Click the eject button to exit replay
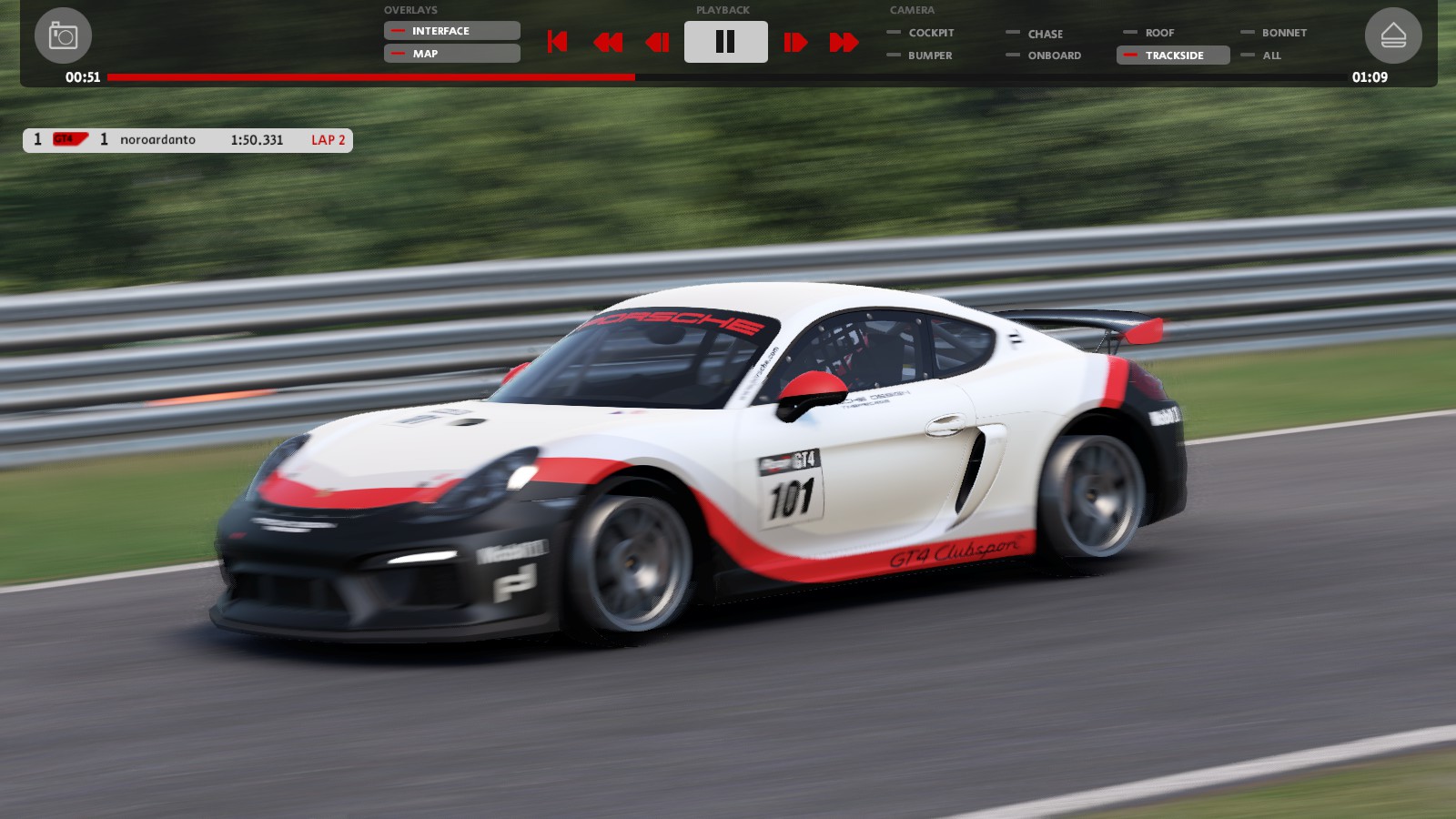Image resolution: width=1456 pixels, height=819 pixels. pos(1393,35)
